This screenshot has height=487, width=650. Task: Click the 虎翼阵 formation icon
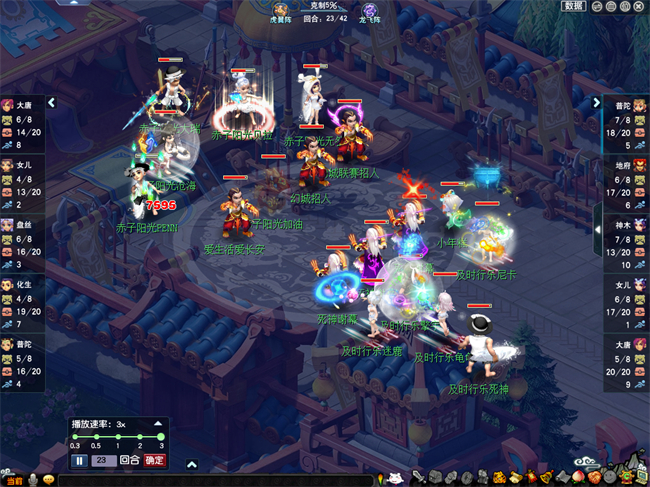[281, 9]
